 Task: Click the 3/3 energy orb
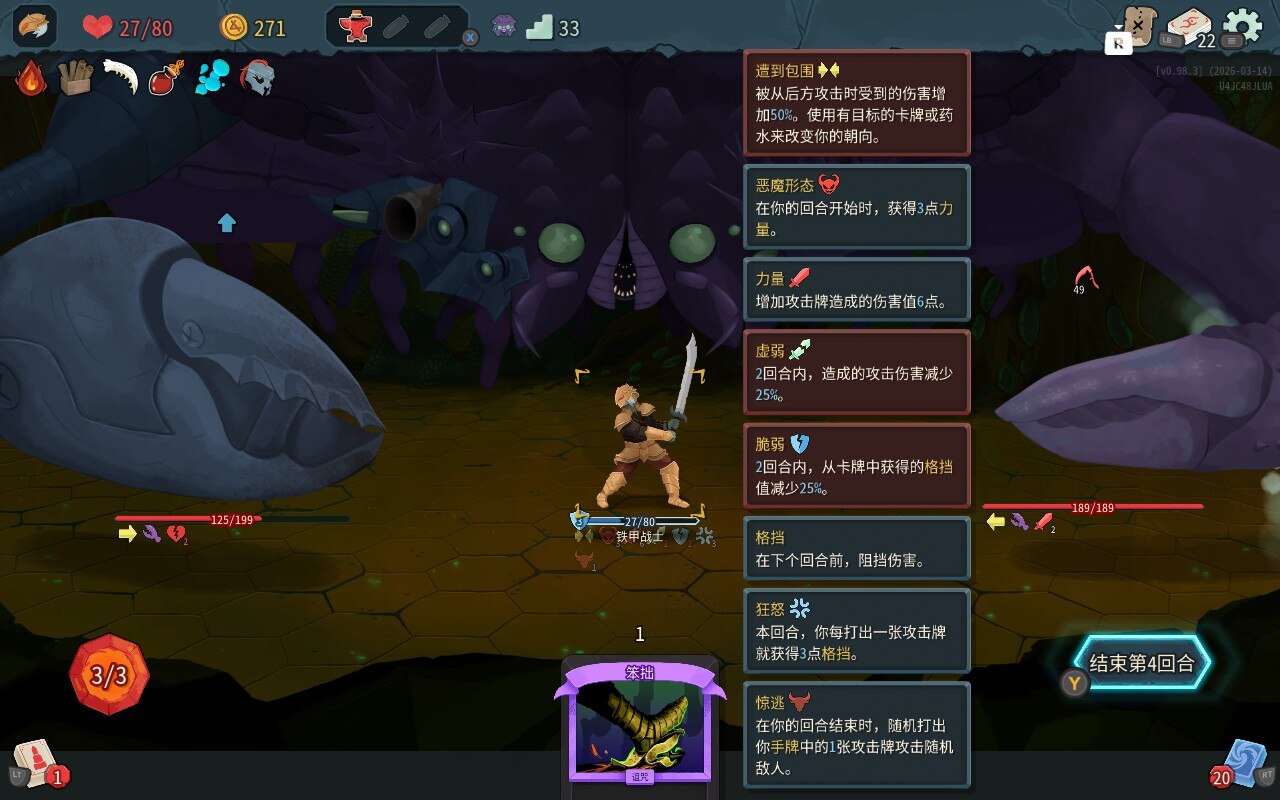109,675
